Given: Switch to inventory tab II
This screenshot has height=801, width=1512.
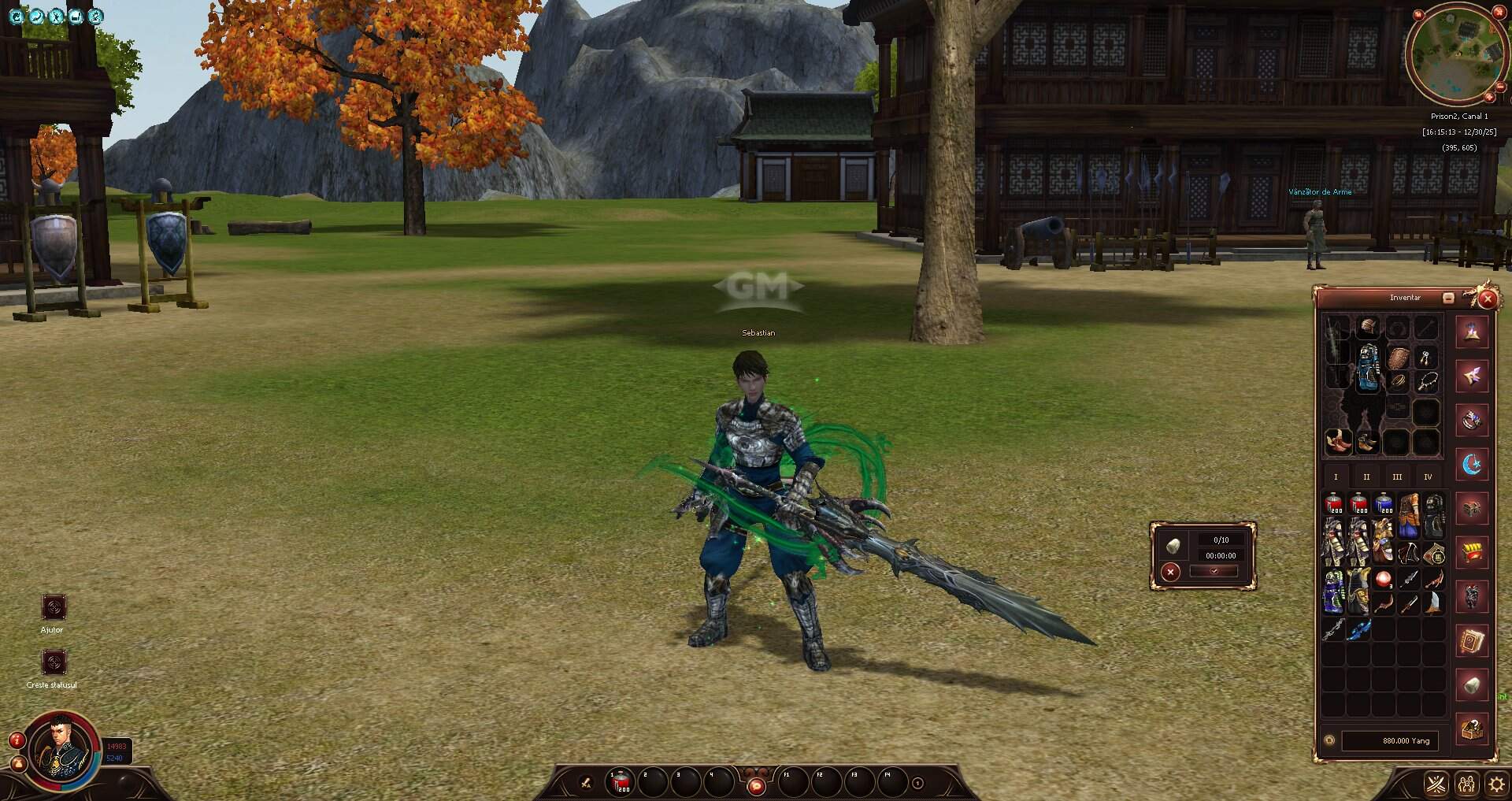Looking at the screenshot, I should point(1366,476).
